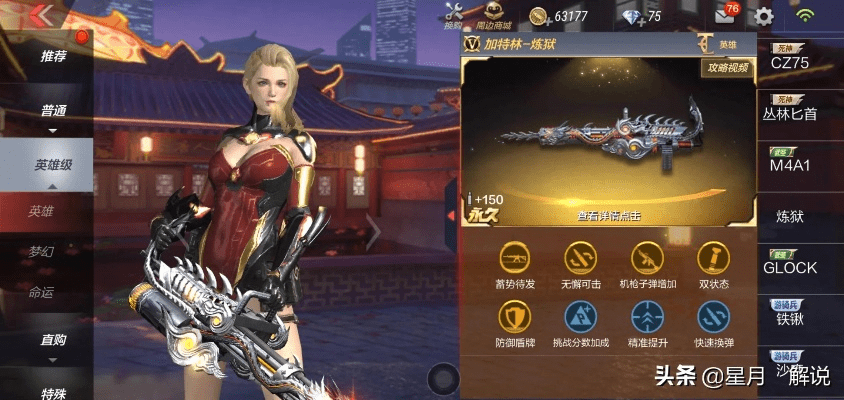View weapon details via 查看详情点击
This screenshot has height=400, width=844.
coord(609,215)
